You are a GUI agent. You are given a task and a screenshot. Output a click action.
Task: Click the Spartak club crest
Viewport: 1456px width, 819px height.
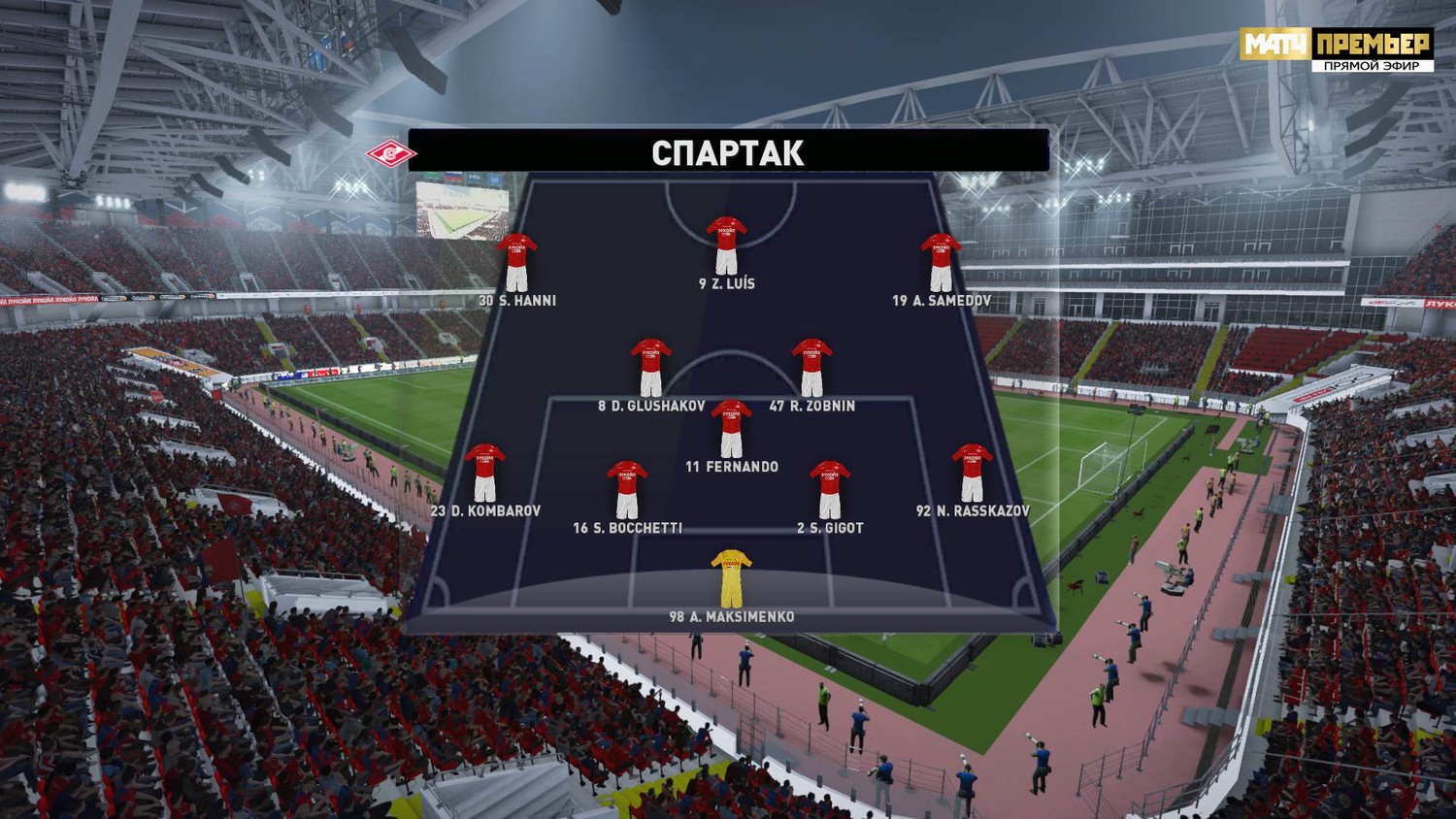click(x=388, y=152)
